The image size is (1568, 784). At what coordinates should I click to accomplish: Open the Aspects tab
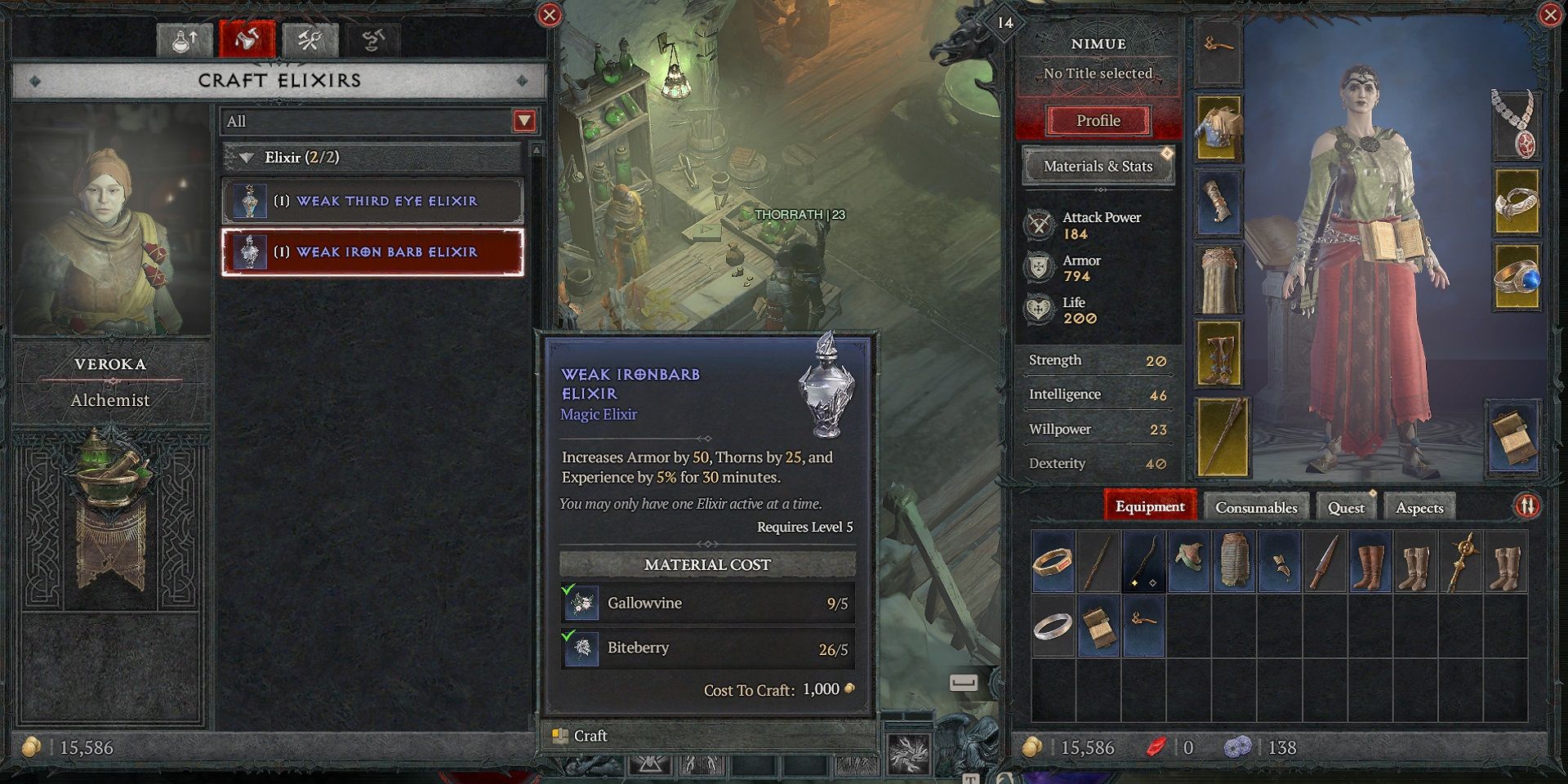click(x=1421, y=506)
